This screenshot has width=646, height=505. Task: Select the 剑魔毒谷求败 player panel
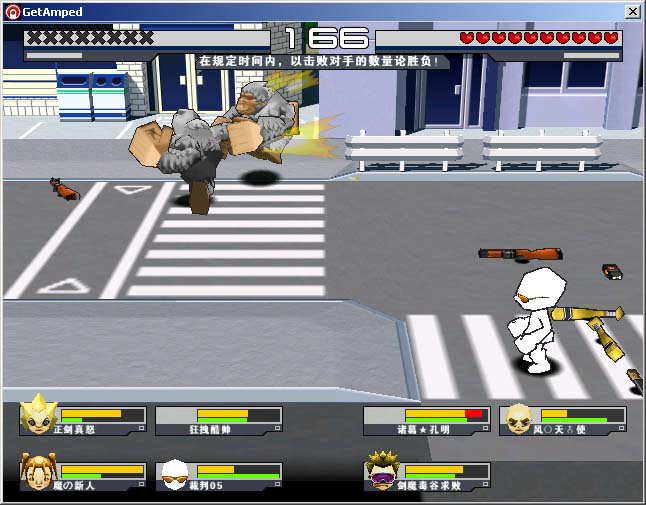(x=427, y=475)
